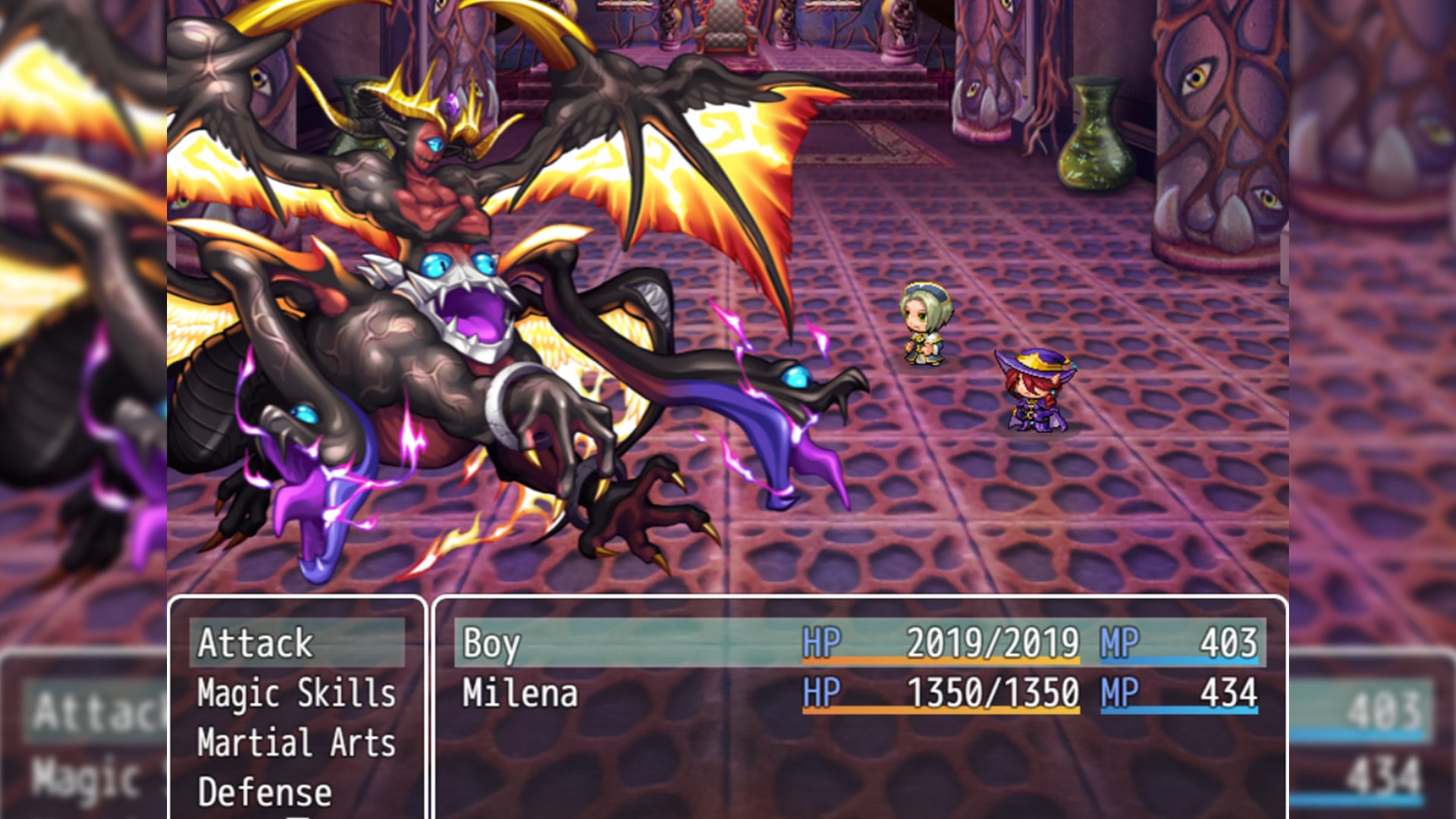1456x819 pixels.
Task: Pick the Defense command
Action: coord(265,793)
